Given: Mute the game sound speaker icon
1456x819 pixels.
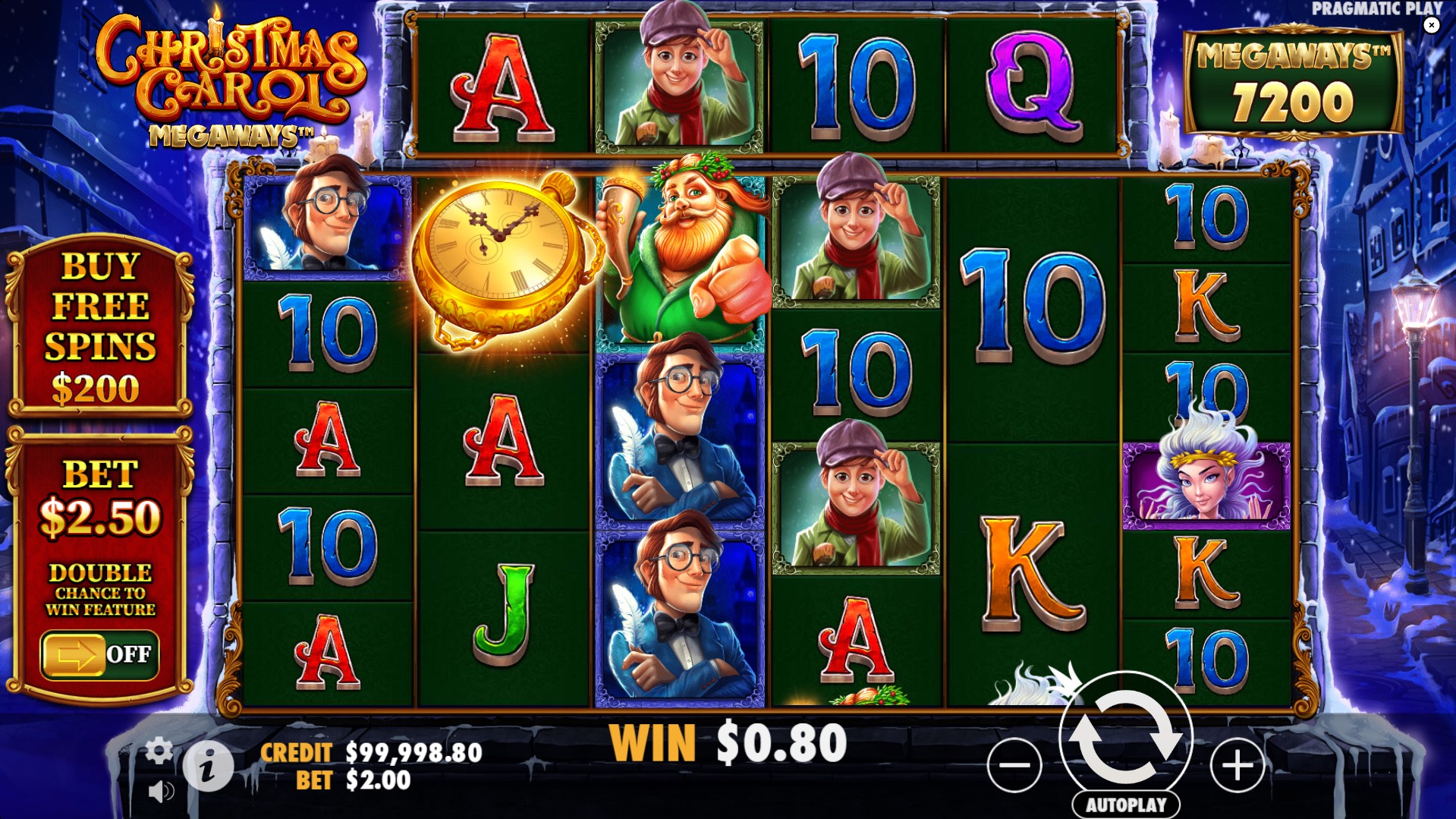Looking at the screenshot, I should coord(160,792).
